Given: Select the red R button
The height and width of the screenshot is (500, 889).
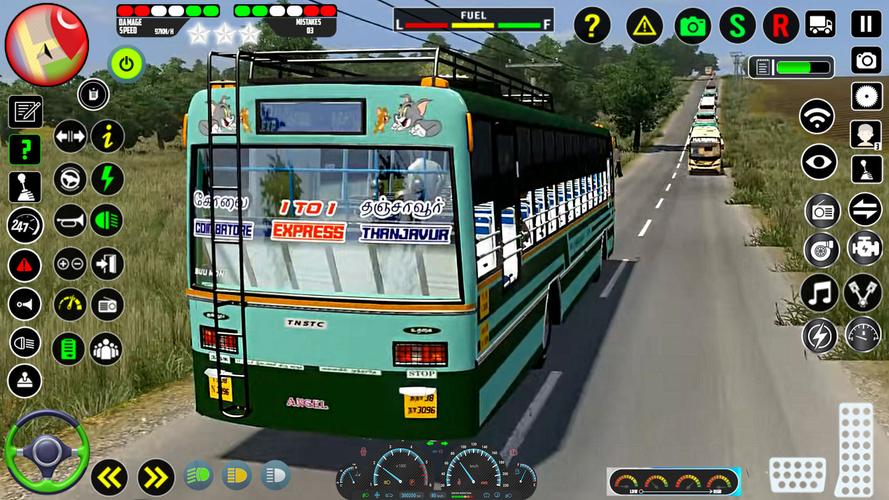Looking at the screenshot, I should [781, 25].
